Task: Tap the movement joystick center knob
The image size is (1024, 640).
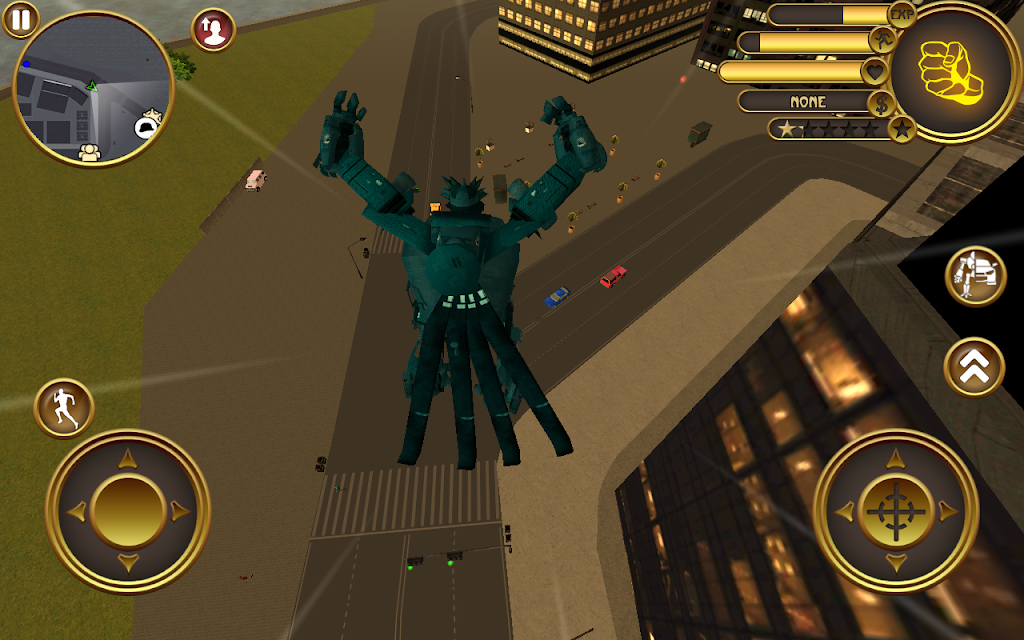Action: pyautogui.click(x=127, y=511)
